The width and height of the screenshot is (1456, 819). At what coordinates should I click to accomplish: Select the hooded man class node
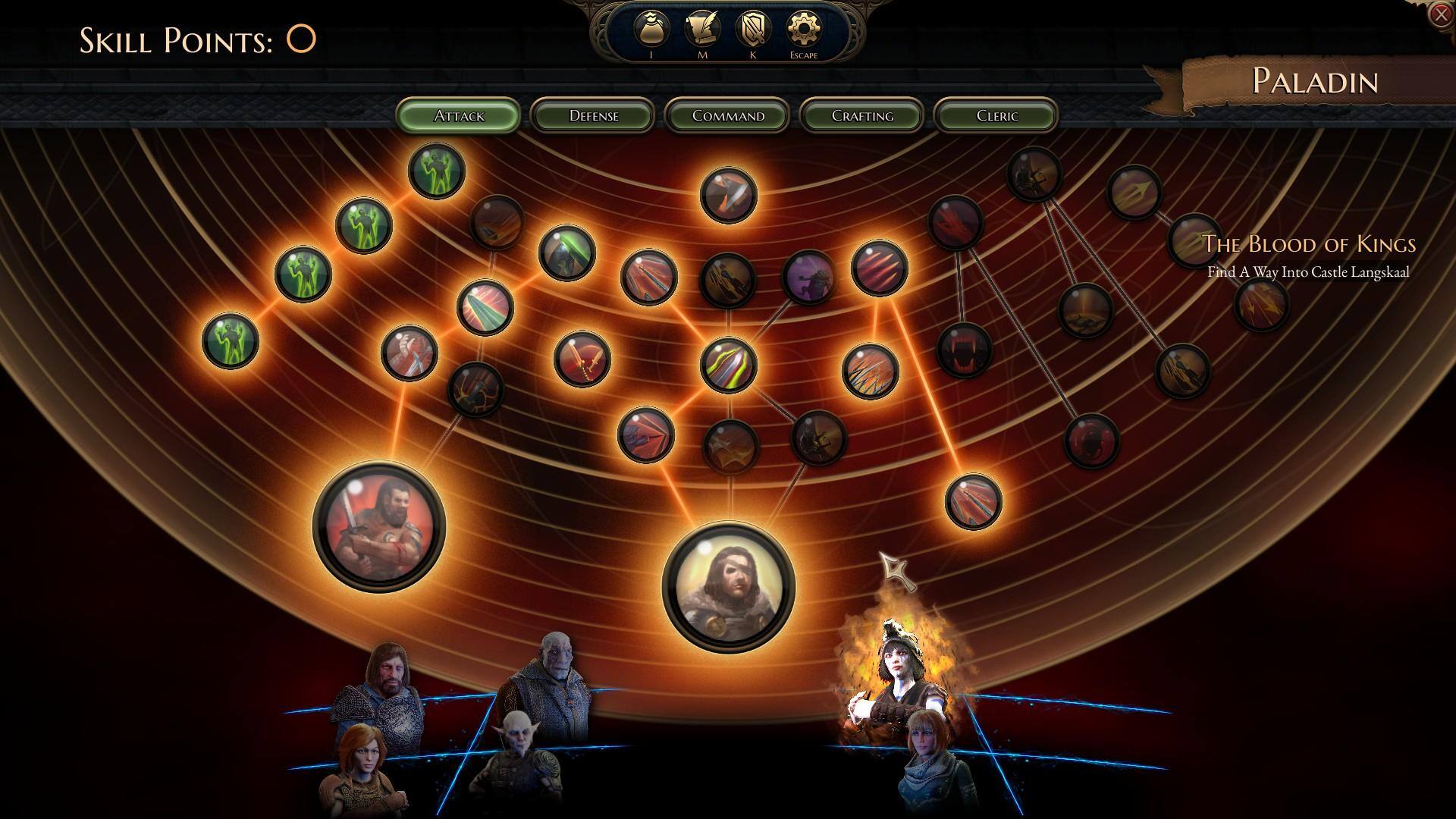[729, 586]
